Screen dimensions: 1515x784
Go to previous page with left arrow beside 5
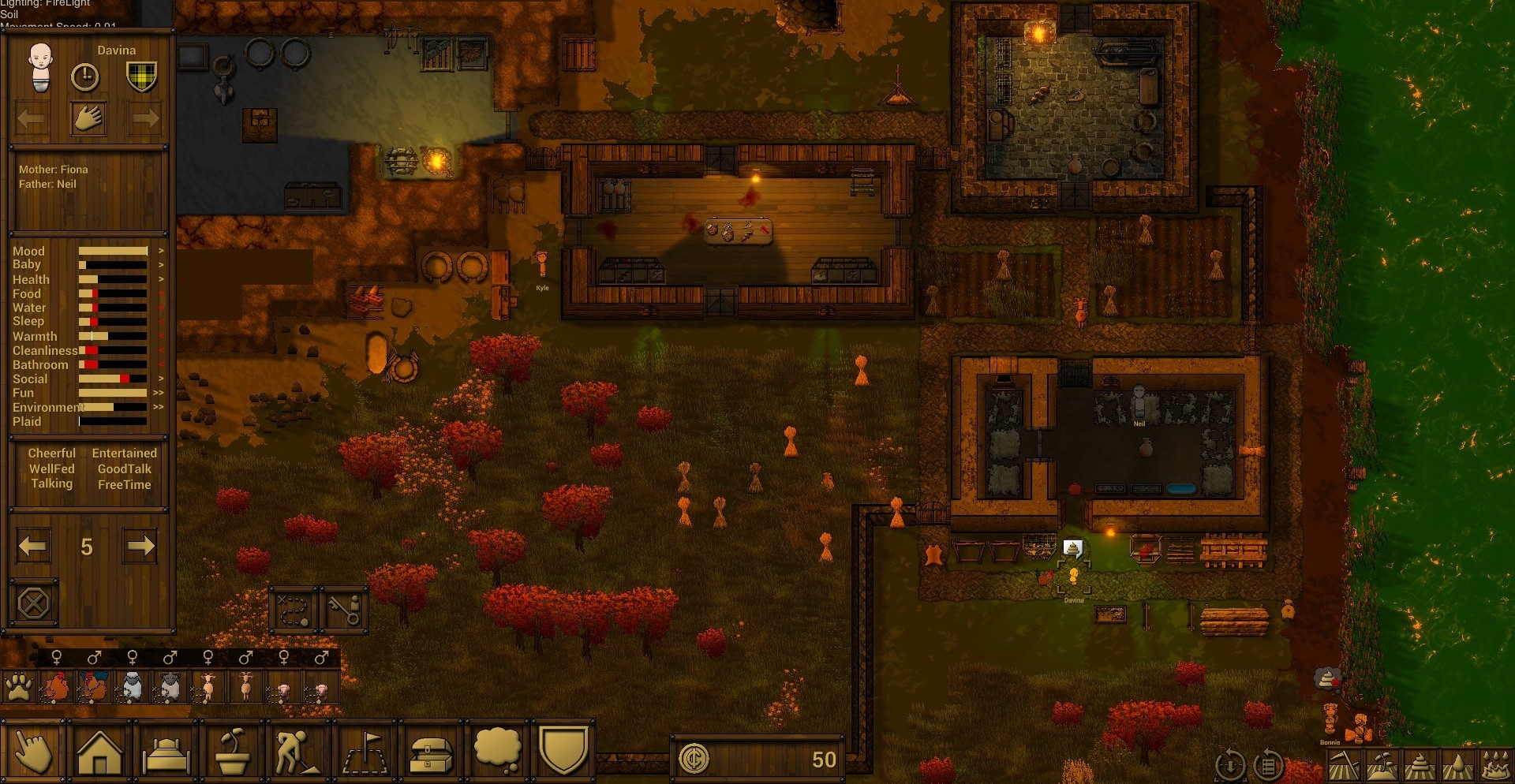coord(32,546)
